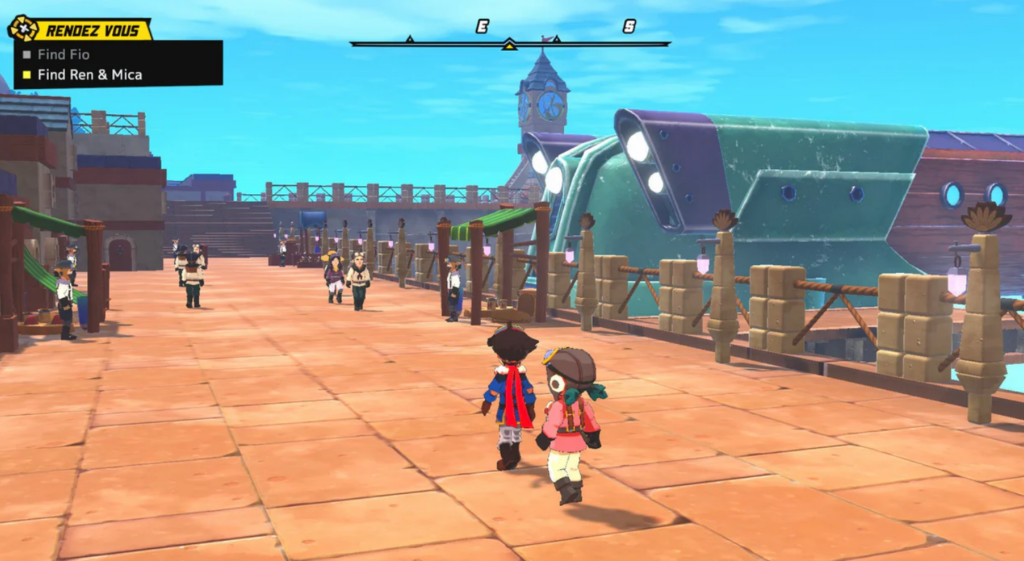Click the E direction on the compass

pos(482,27)
